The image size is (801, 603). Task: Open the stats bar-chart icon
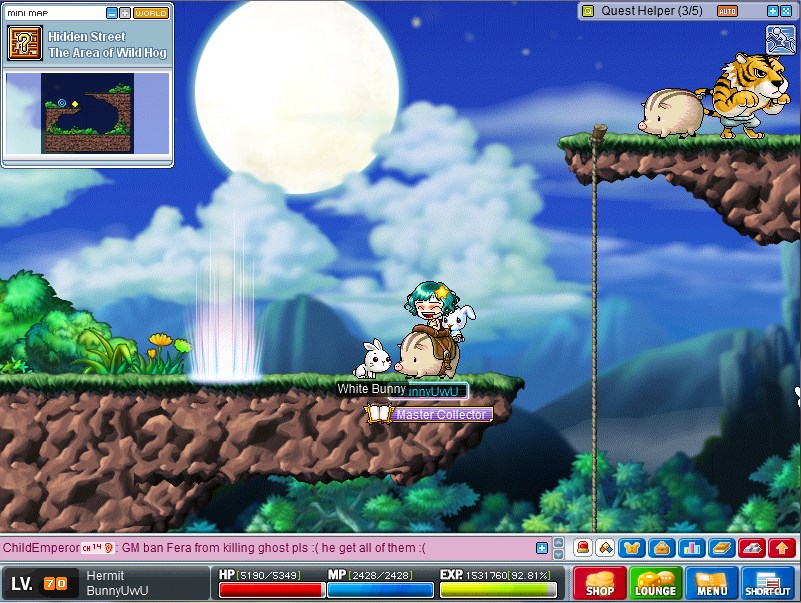[691, 547]
